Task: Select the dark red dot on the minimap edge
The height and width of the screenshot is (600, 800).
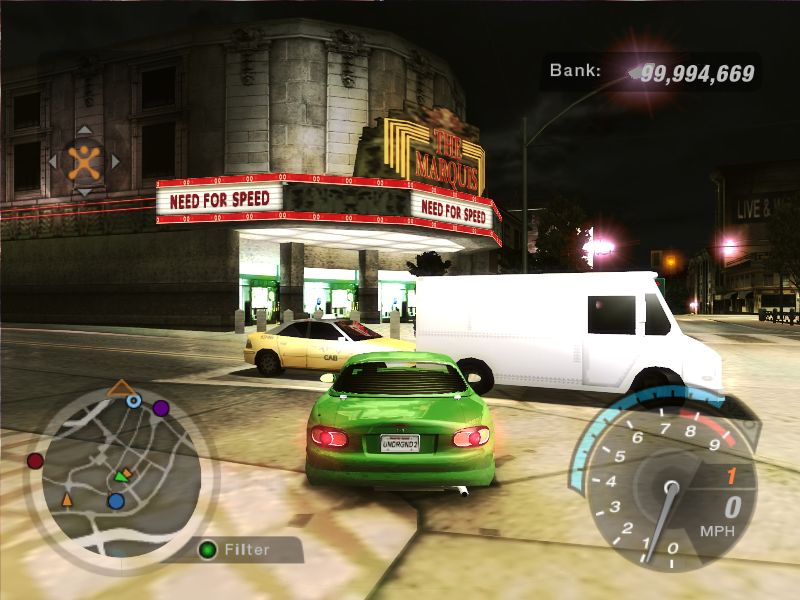Action: pyautogui.click(x=35, y=461)
